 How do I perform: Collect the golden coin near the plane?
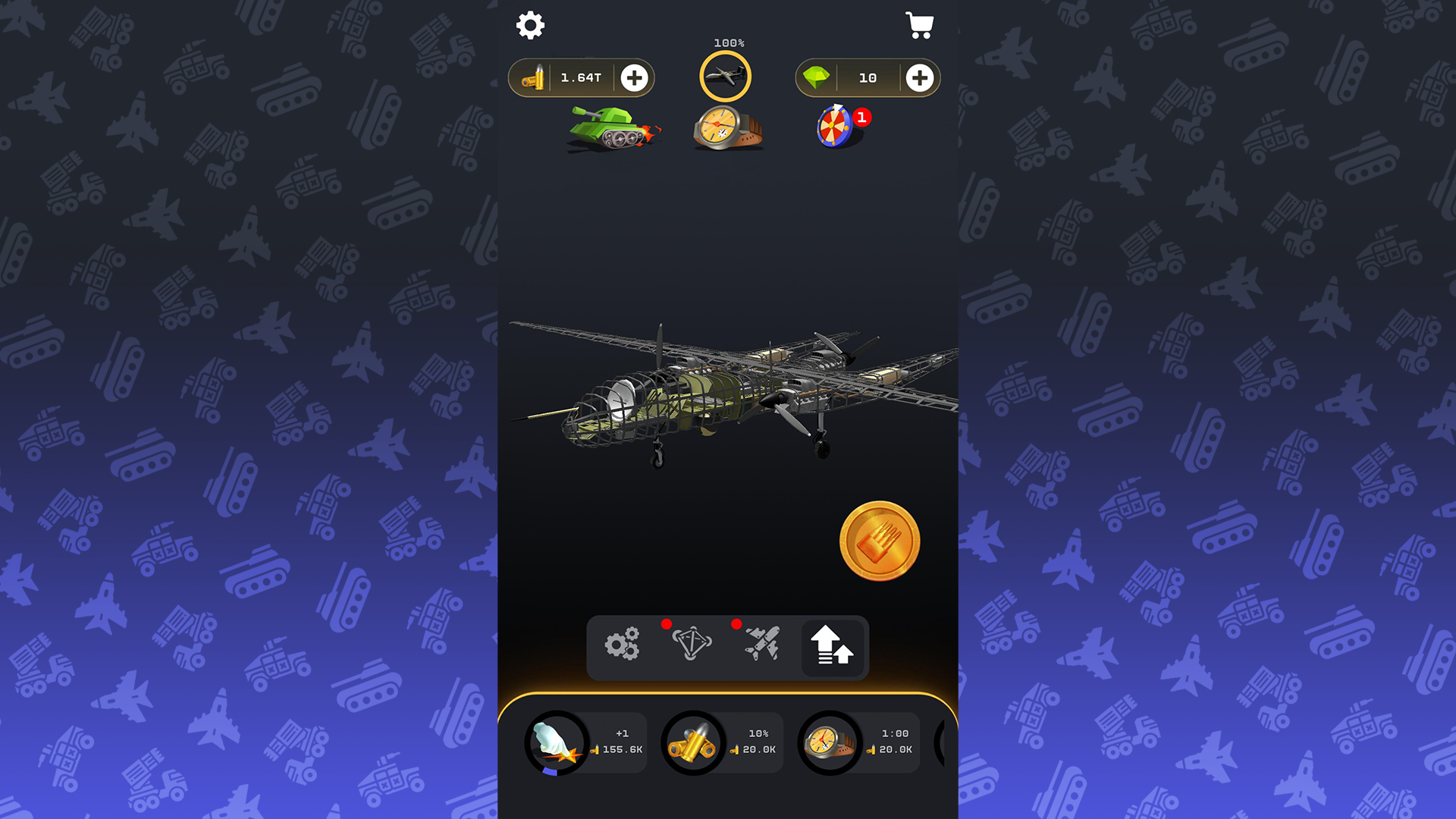pos(880,539)
